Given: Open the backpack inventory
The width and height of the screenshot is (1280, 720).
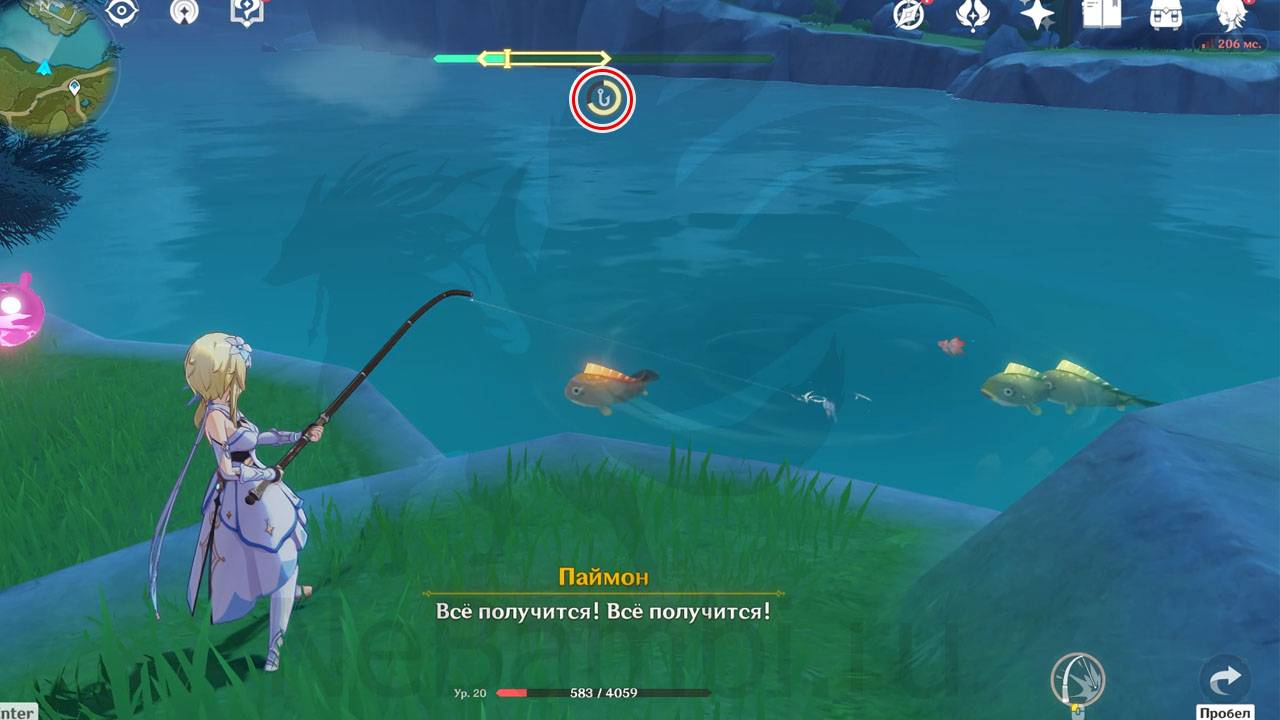Looking at the screenshot, I should point(1164,14).
